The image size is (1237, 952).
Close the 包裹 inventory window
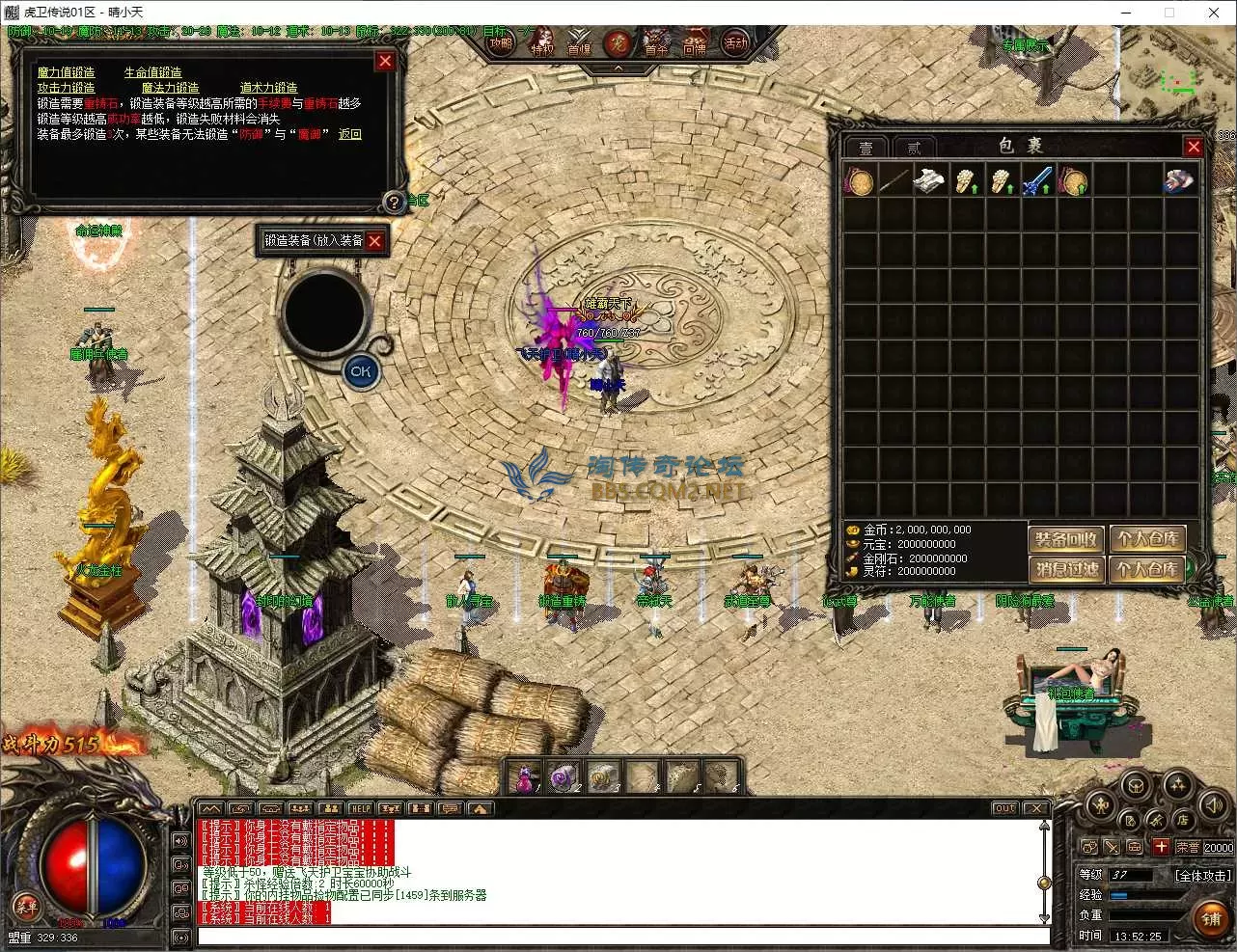(1194, 147)
